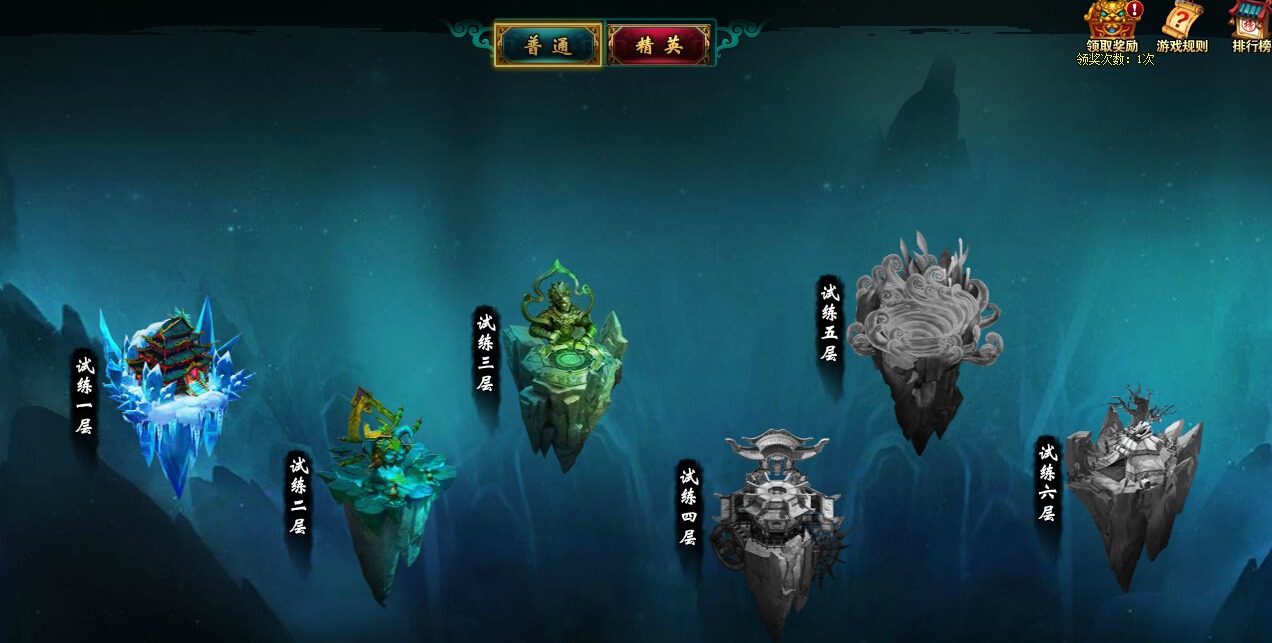The height and width of the screenshot is (643, 1272).
Task: Open the 排行榜 leaderboard
Action: click(1250, 24)
